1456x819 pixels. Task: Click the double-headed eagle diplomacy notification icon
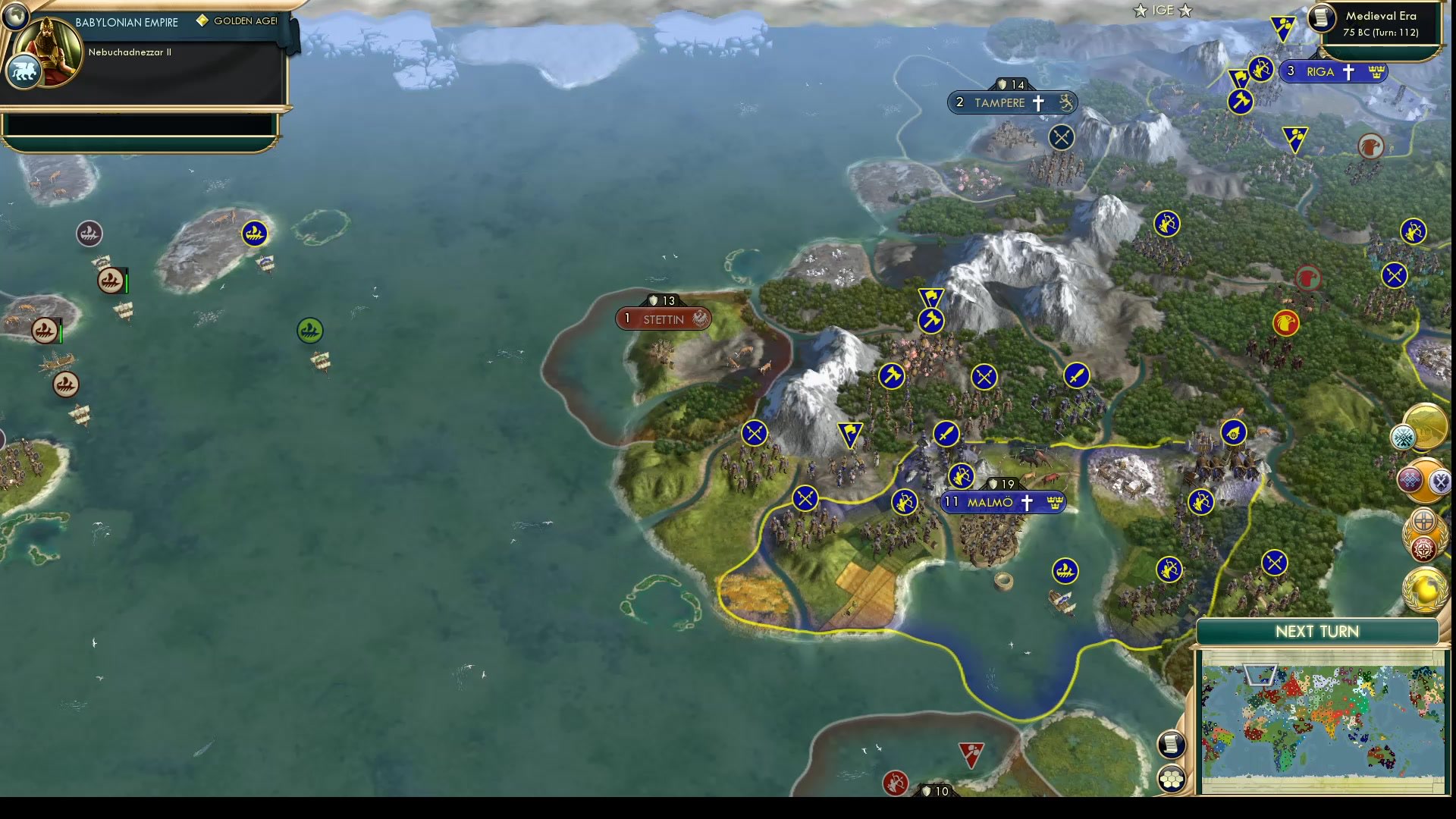(1440, 481)
